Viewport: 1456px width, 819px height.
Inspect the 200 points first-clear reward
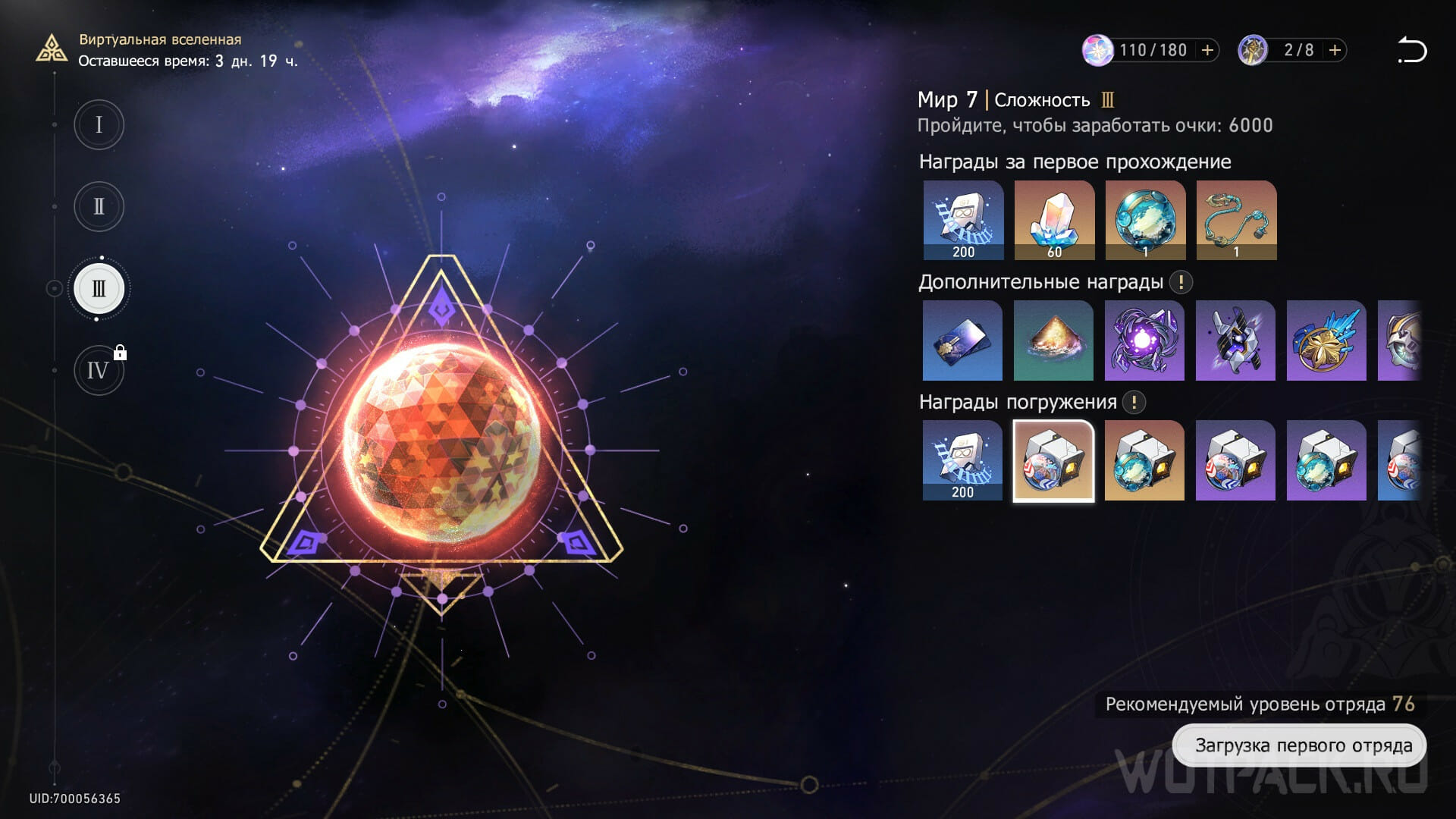click(963, 220)
